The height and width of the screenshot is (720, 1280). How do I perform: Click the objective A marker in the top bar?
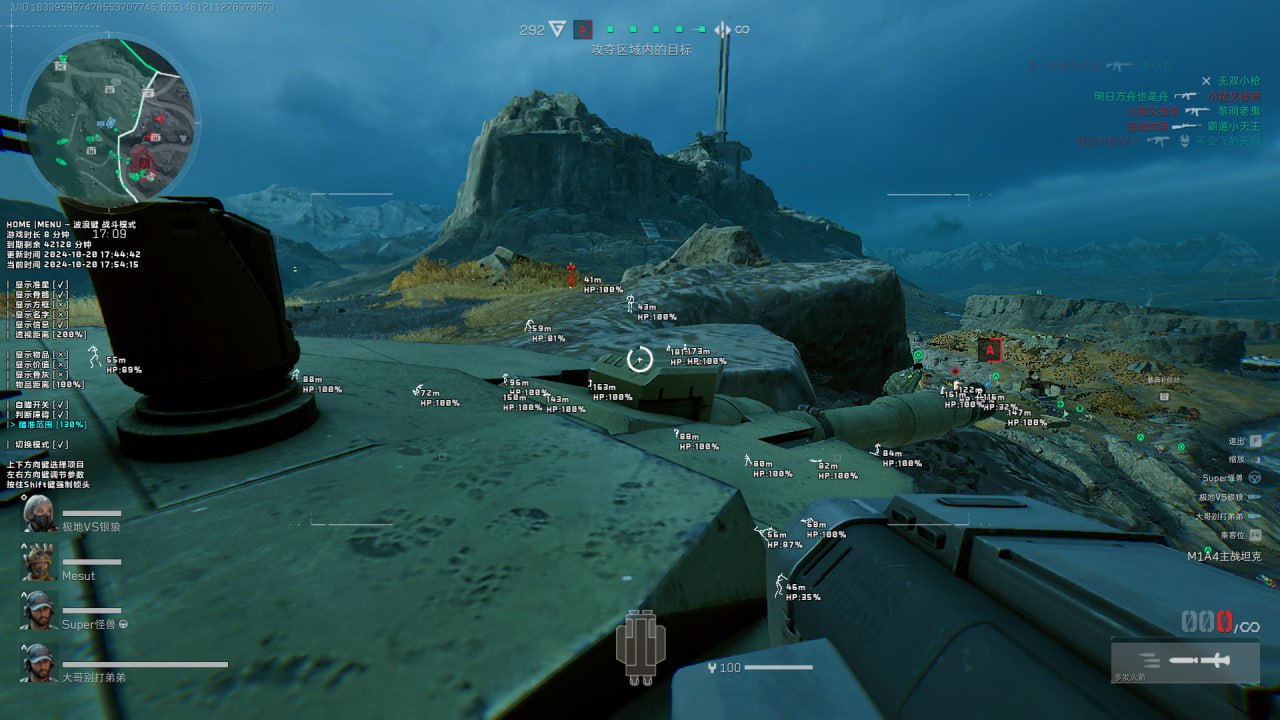click(583, 30)
